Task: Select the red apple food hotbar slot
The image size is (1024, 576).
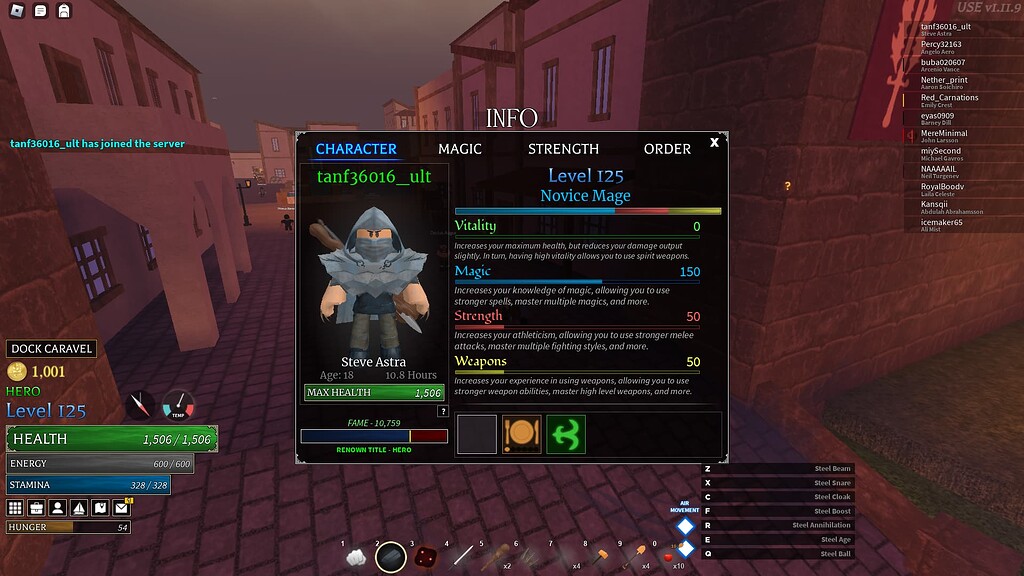Action: (x=669, y=557)
